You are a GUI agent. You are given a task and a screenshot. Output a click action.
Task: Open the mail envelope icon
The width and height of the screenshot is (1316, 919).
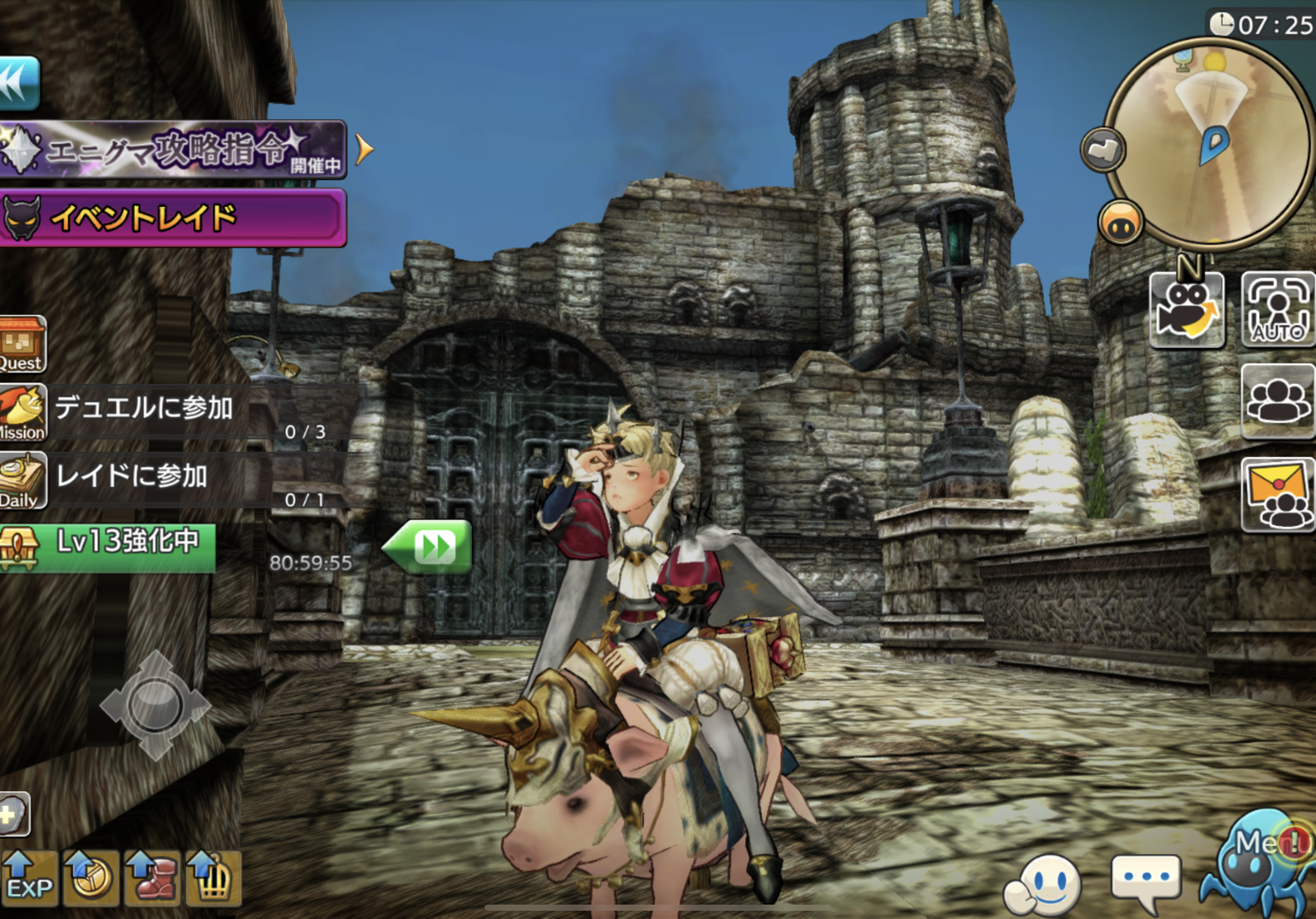point(1278,495)
